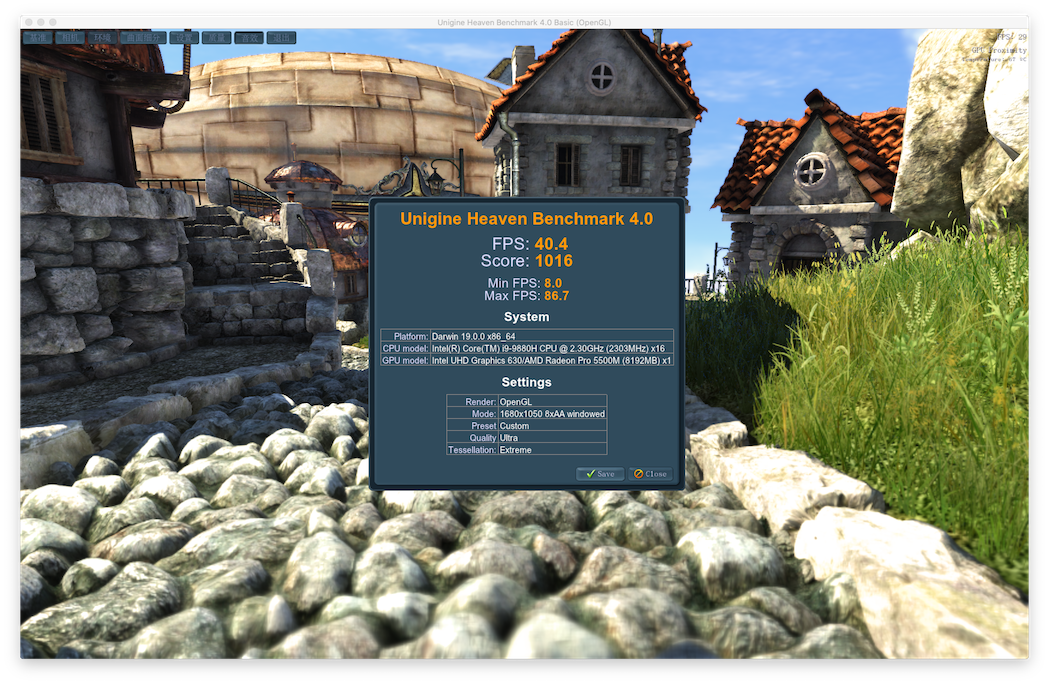Toggle the 曲面细分 (Tessellation) toolbar button
The width and height of the screenshot is (1049, 684).
[x=143, y=38]
